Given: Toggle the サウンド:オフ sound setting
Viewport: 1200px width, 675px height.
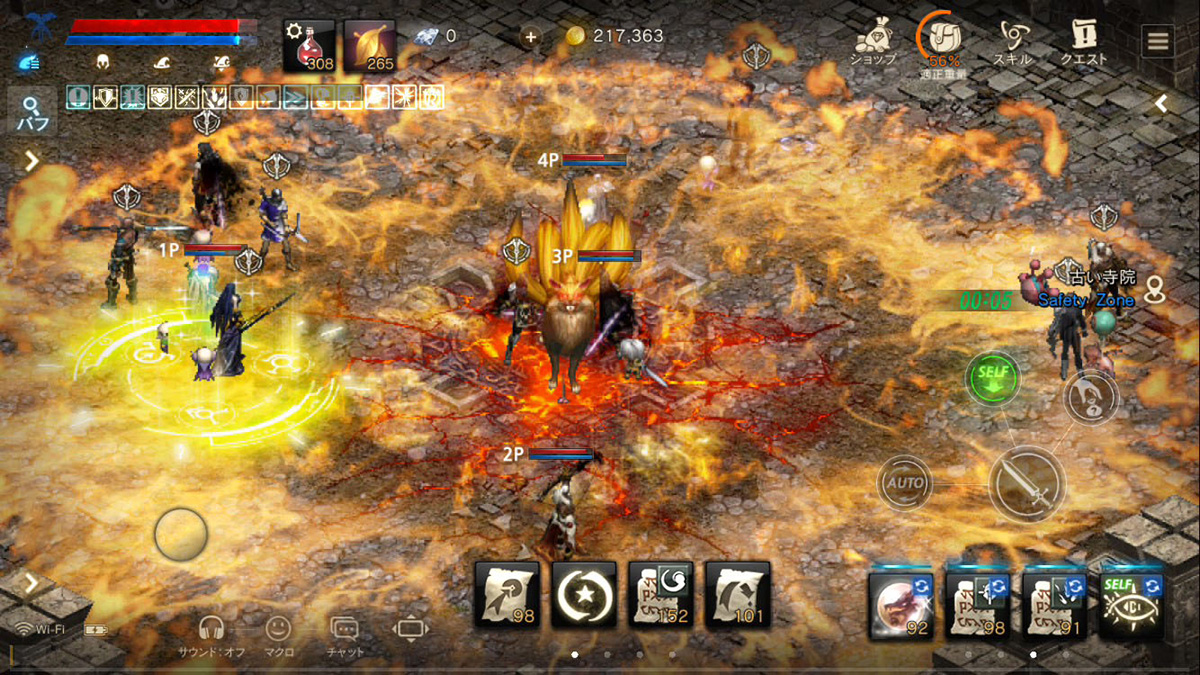Looking at the screenshot, I should click(x=211, y=634).
